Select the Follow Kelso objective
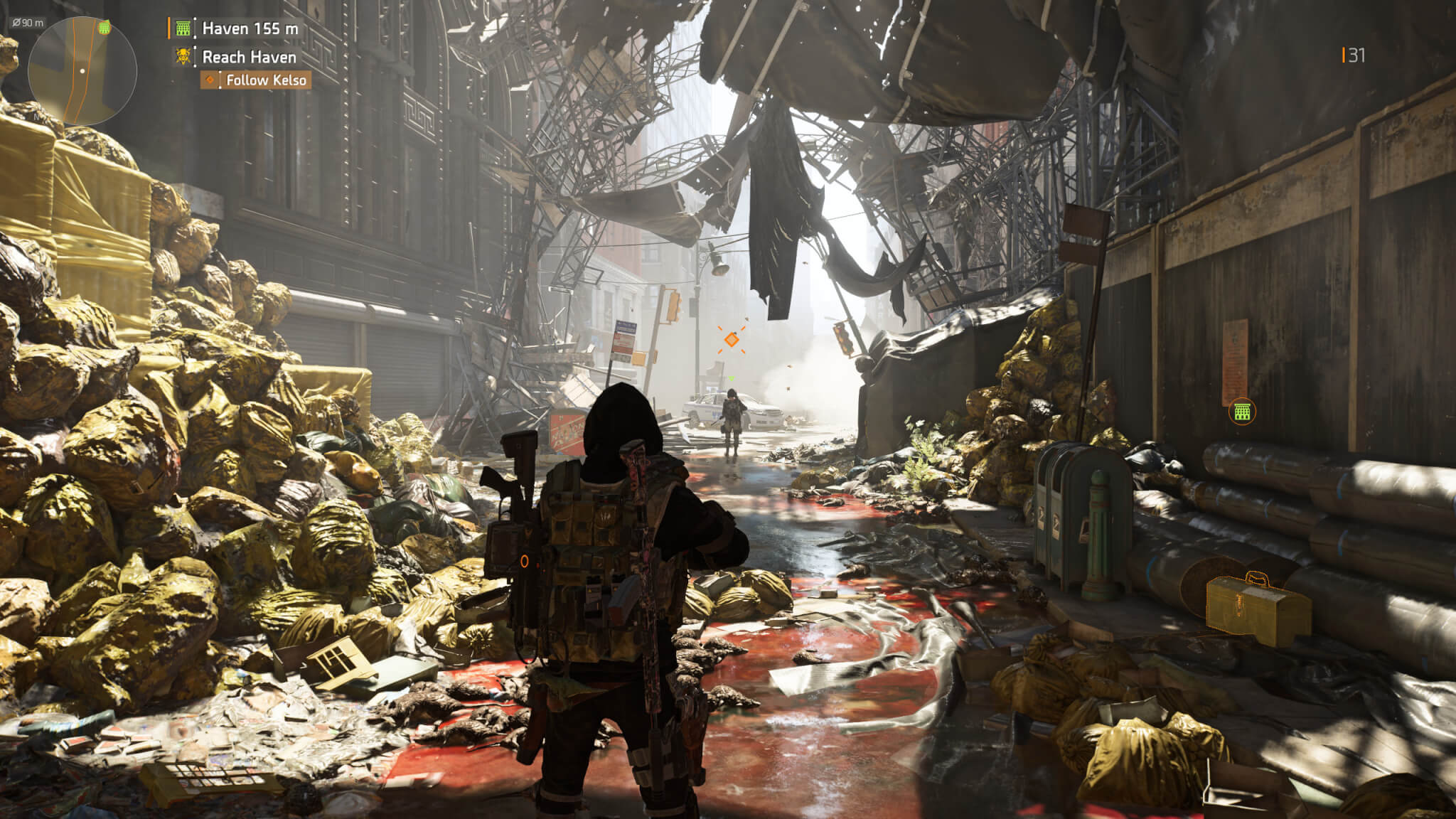Screen dimensions: 1456x819 pyautogui.click(x=257, y=80)
